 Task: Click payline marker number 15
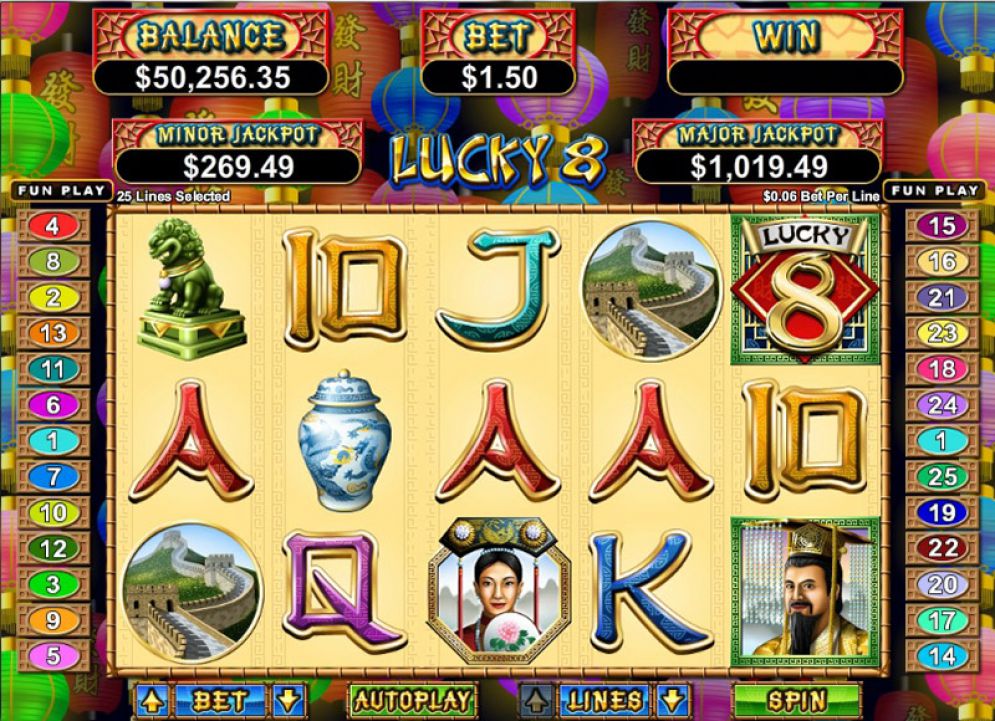tap(941, 226)
